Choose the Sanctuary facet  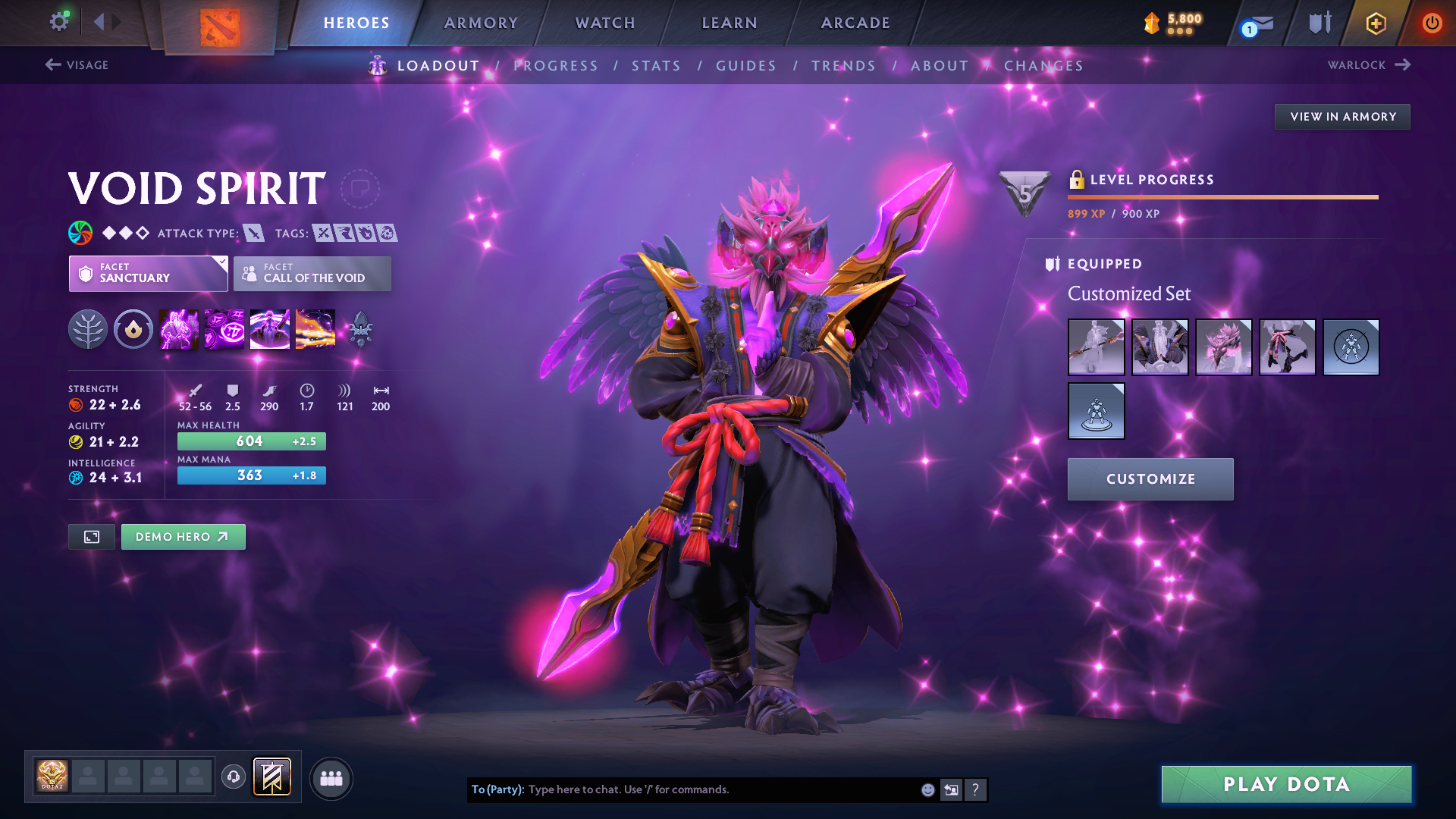tap(148, 274)
